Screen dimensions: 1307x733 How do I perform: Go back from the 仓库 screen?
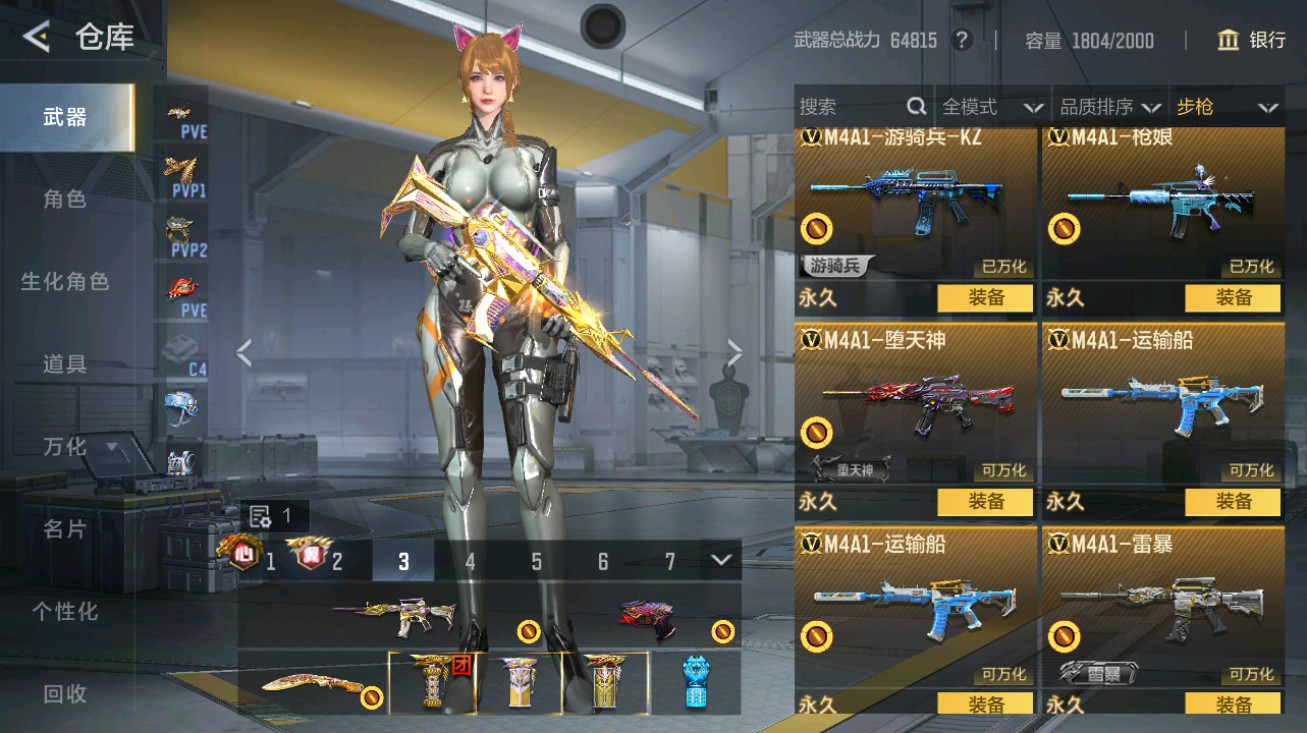(36, 37)
